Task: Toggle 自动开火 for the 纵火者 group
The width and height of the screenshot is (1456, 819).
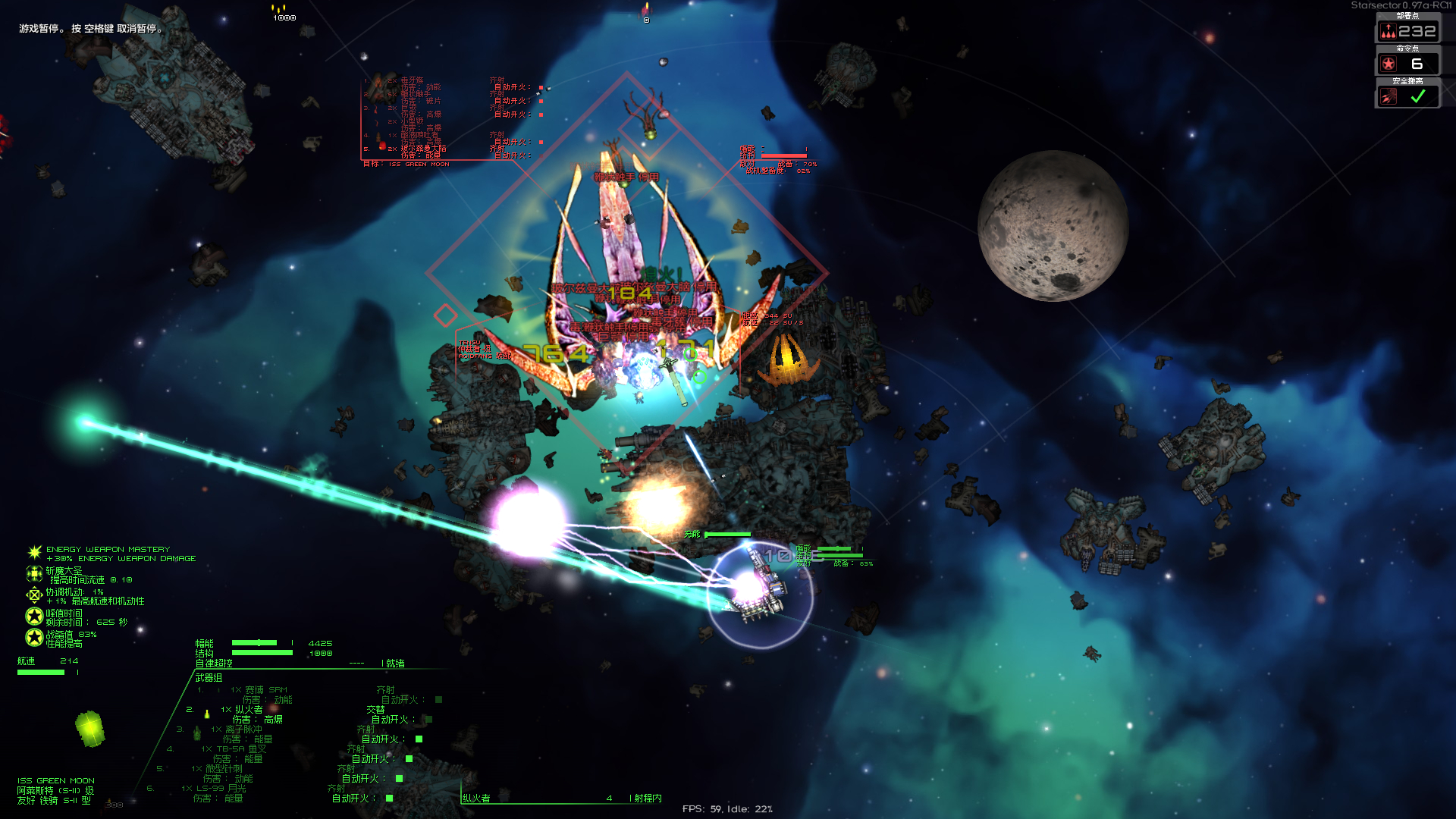Action: 428,720
